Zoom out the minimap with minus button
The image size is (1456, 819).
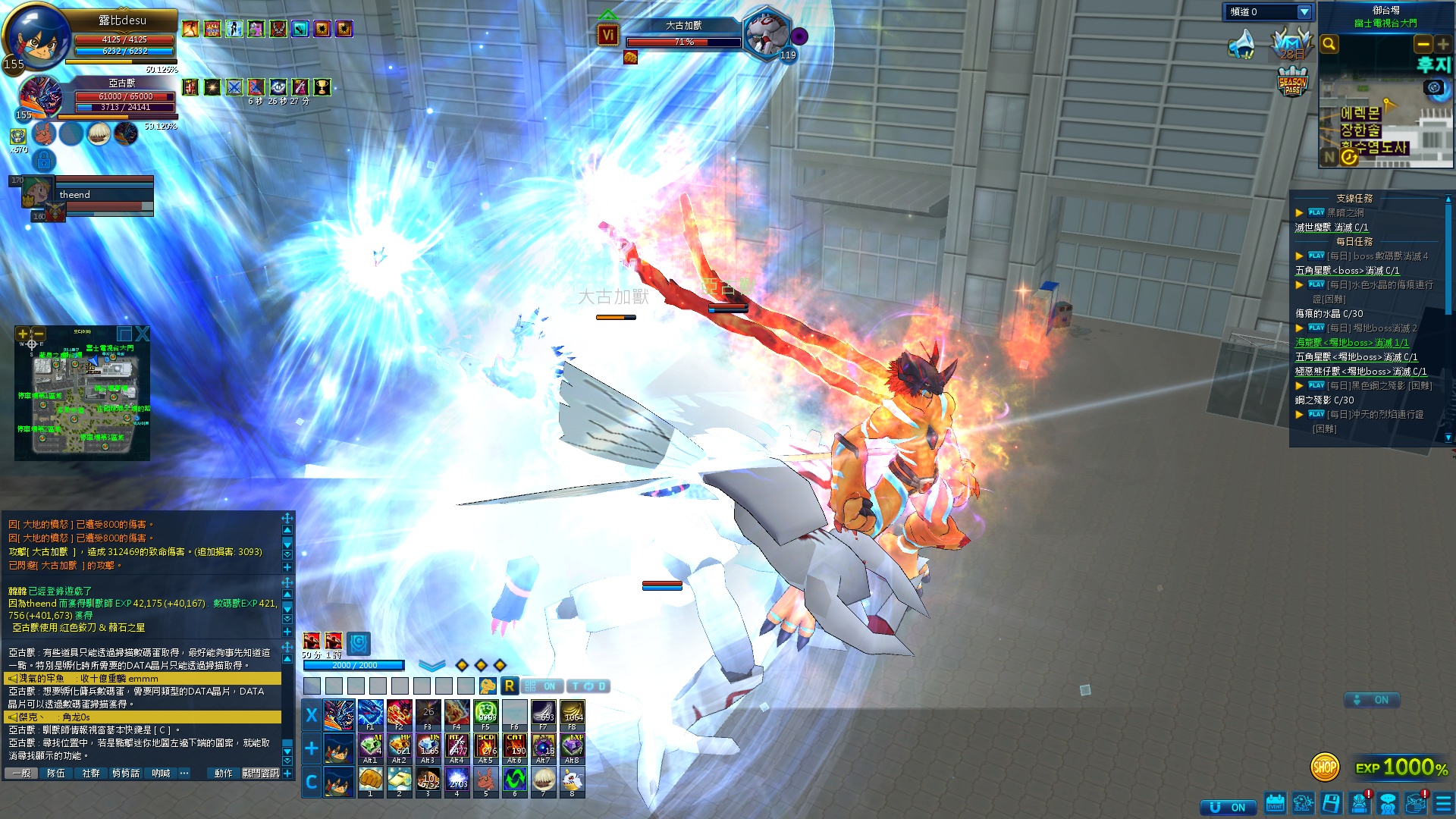pyautogui.click(x=1423, y=44)
